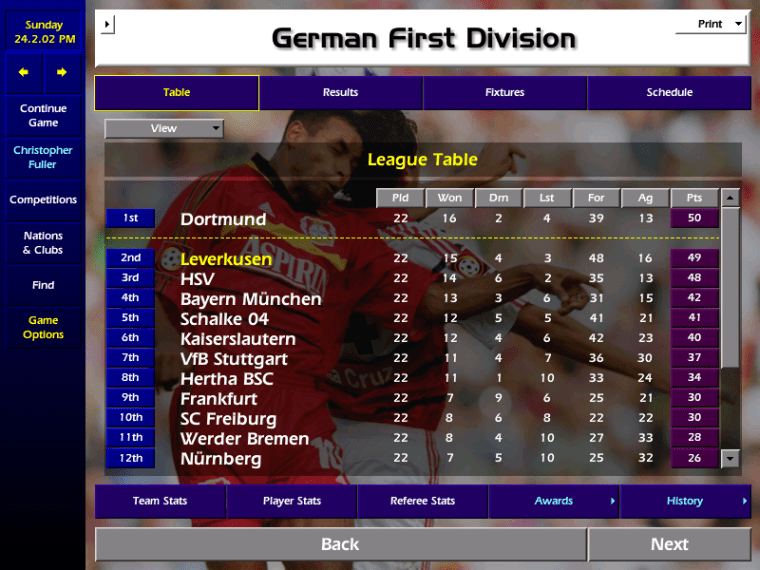The height and width of the screenshot is (570, 760).
Task: Expand the History submenu
Action: point(685,501)
